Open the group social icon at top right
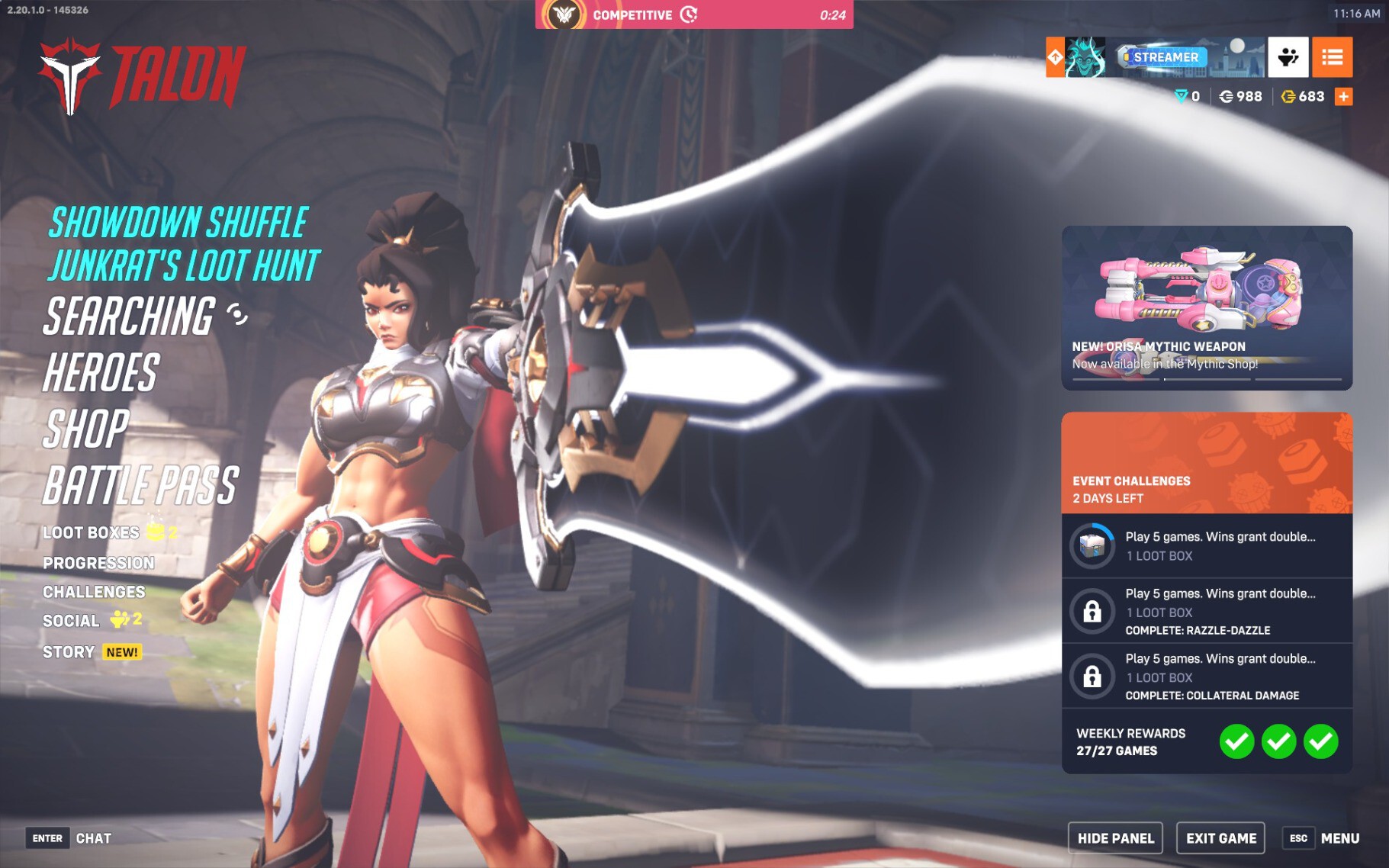 [x=1288, y=57]
